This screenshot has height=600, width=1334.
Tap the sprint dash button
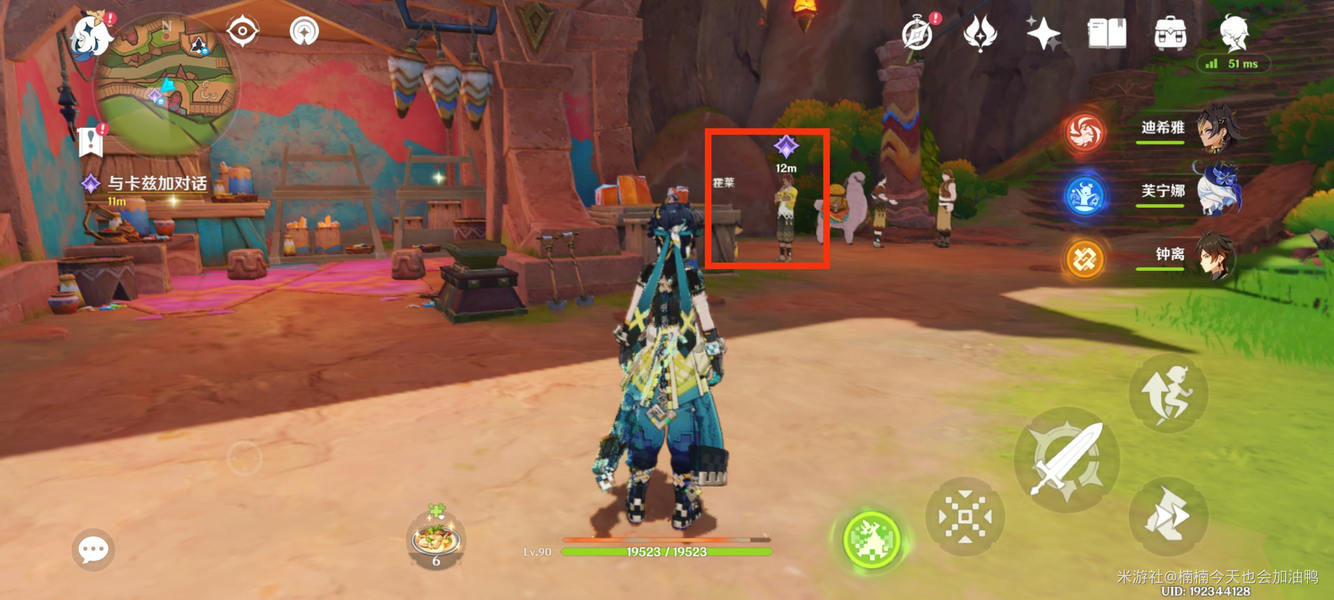(1168, 517)
